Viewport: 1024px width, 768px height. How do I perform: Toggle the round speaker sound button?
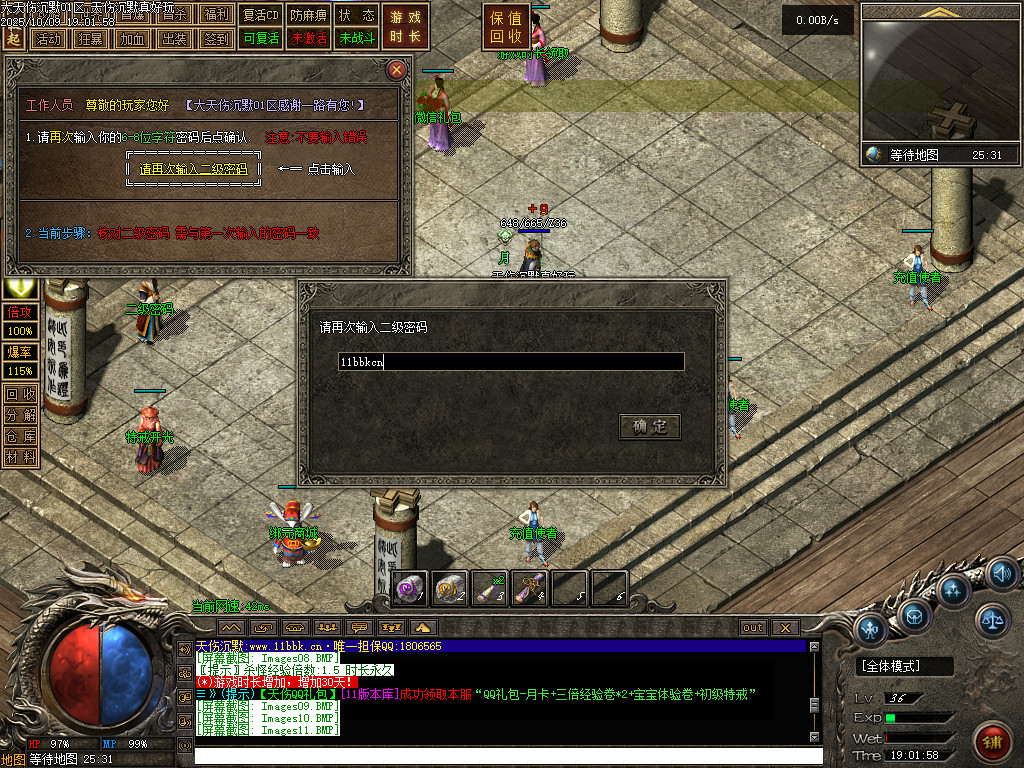click(x=1001, y=574)
